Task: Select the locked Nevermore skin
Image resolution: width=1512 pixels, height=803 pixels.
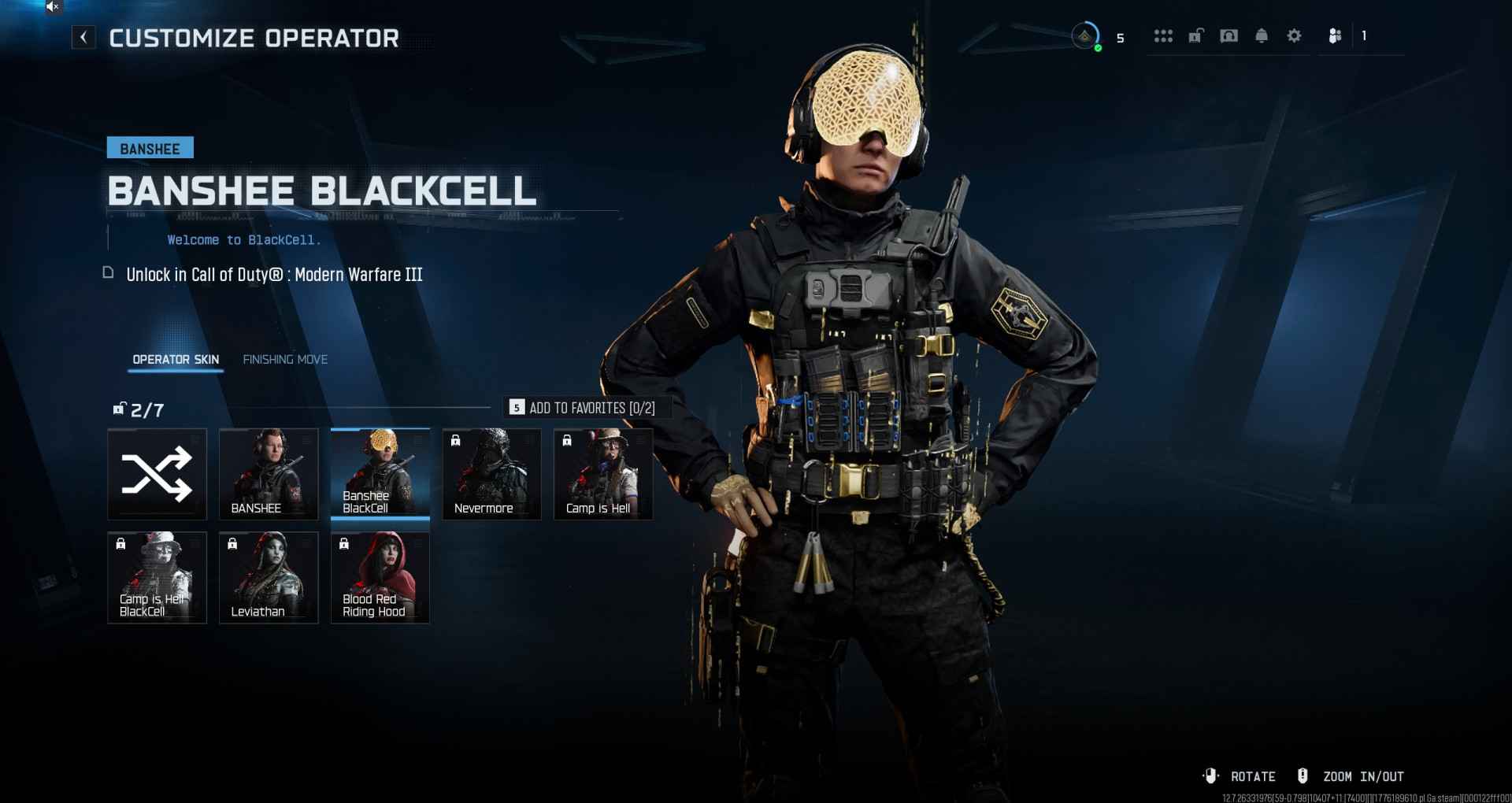Action: [492, 474]
